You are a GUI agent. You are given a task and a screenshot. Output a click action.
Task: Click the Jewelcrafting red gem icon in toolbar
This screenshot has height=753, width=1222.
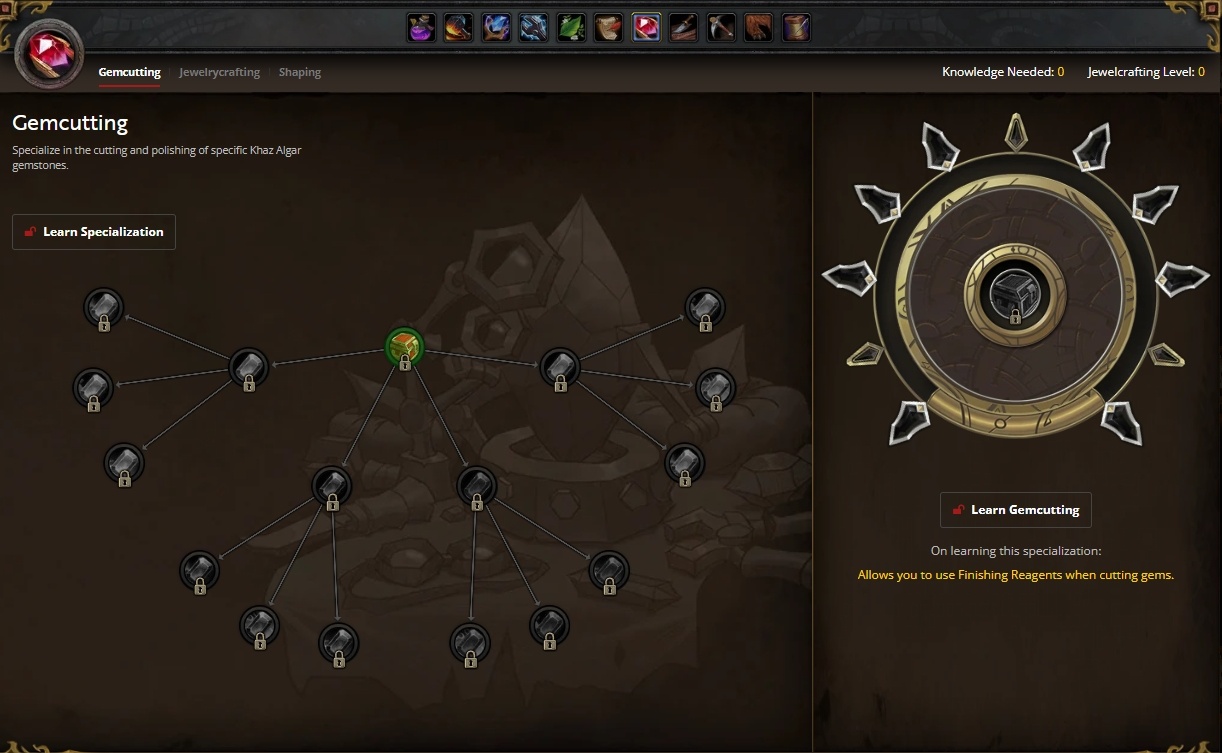click(x=646, y=27)
